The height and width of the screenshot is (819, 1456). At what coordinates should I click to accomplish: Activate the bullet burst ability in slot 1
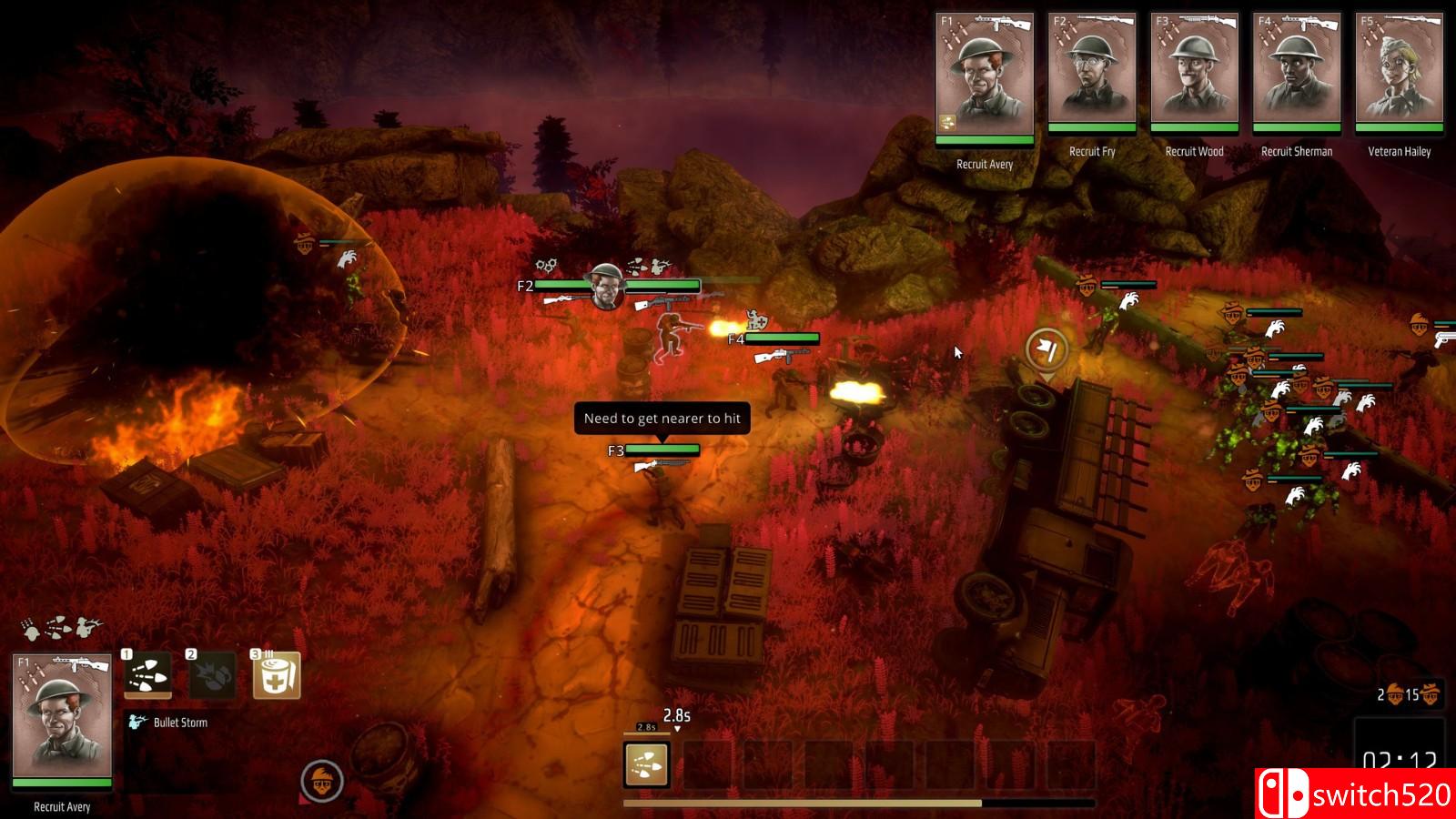pyautogui.click(x=147, y=675)
